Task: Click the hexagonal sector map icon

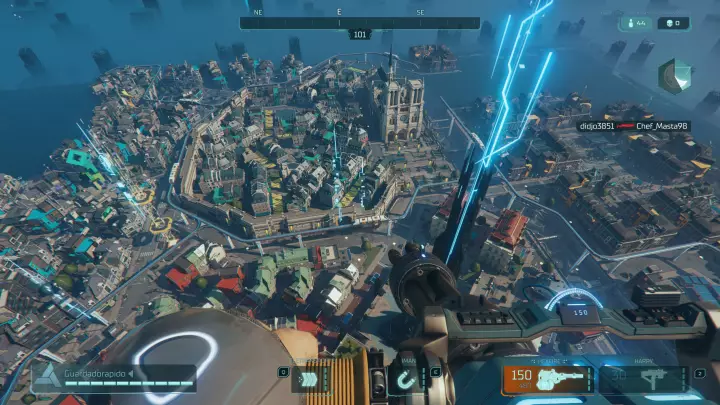Action: coord(674,75)
